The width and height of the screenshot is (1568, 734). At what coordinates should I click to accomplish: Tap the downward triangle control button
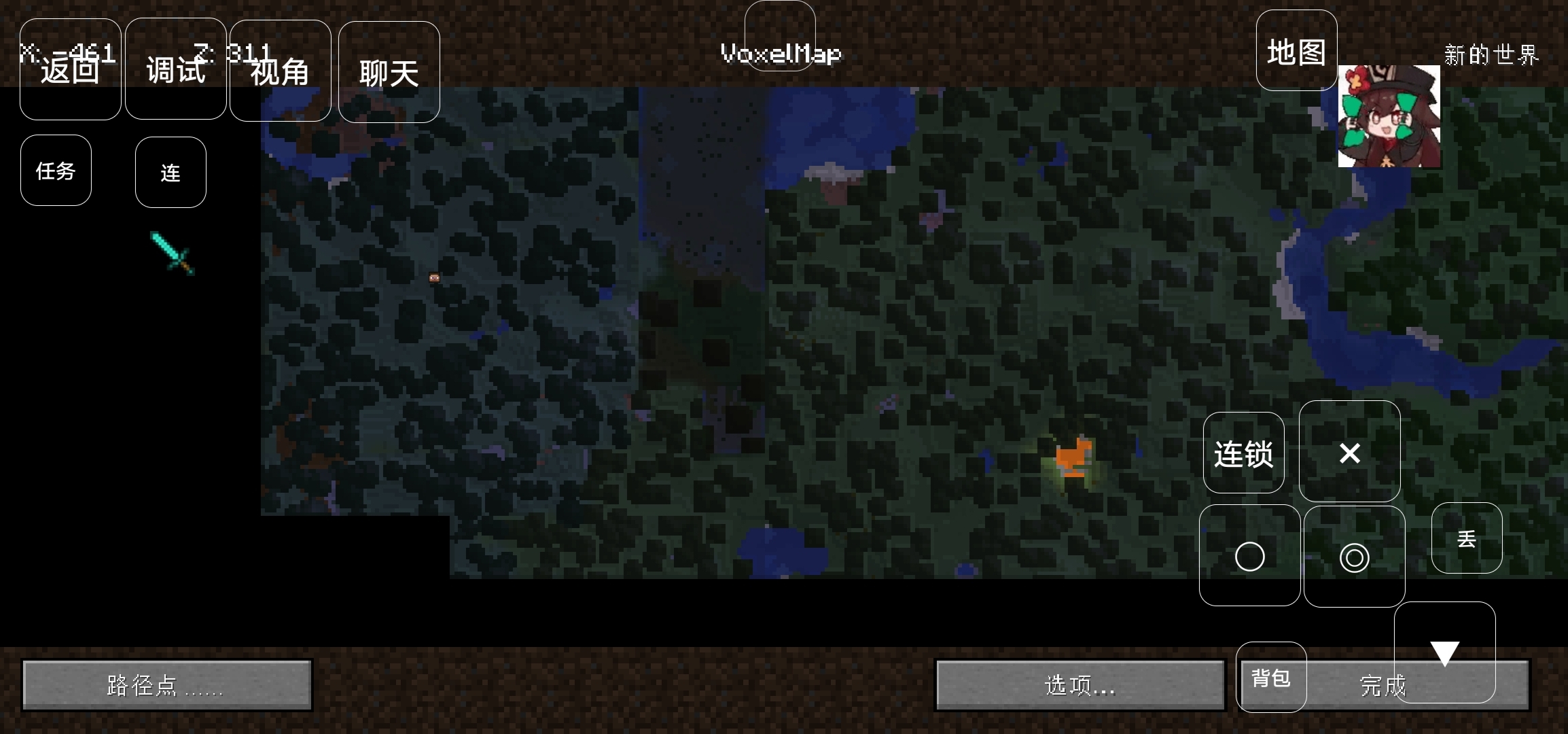(1444, 651)
